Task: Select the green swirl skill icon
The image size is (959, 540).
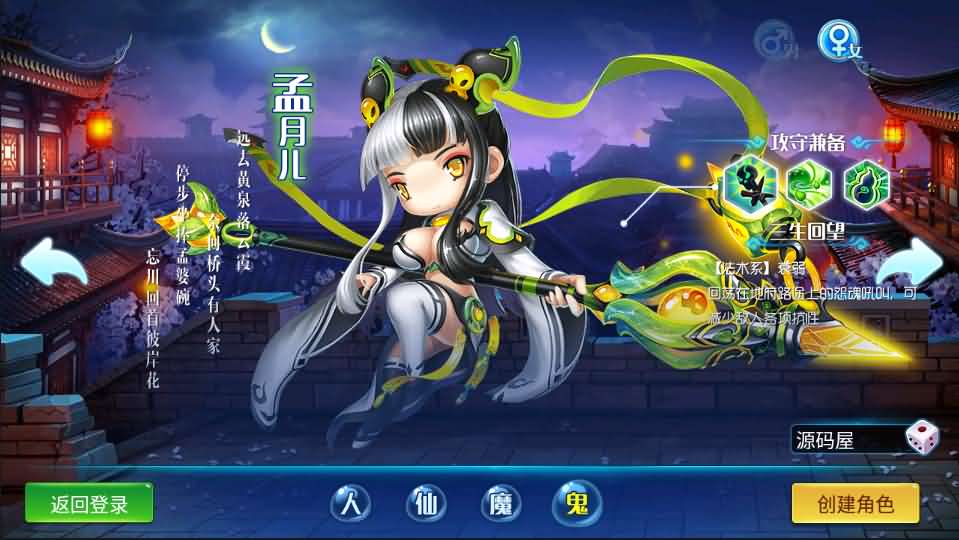Action: click(x=808, y=184)
